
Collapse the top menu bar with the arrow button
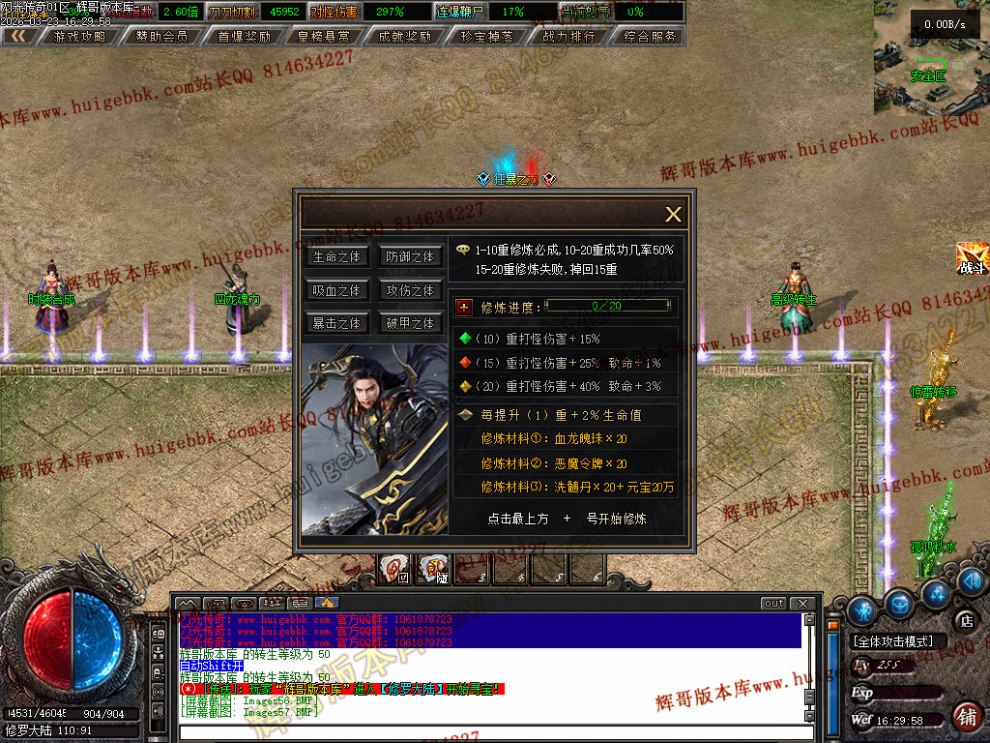click(18, 36)
